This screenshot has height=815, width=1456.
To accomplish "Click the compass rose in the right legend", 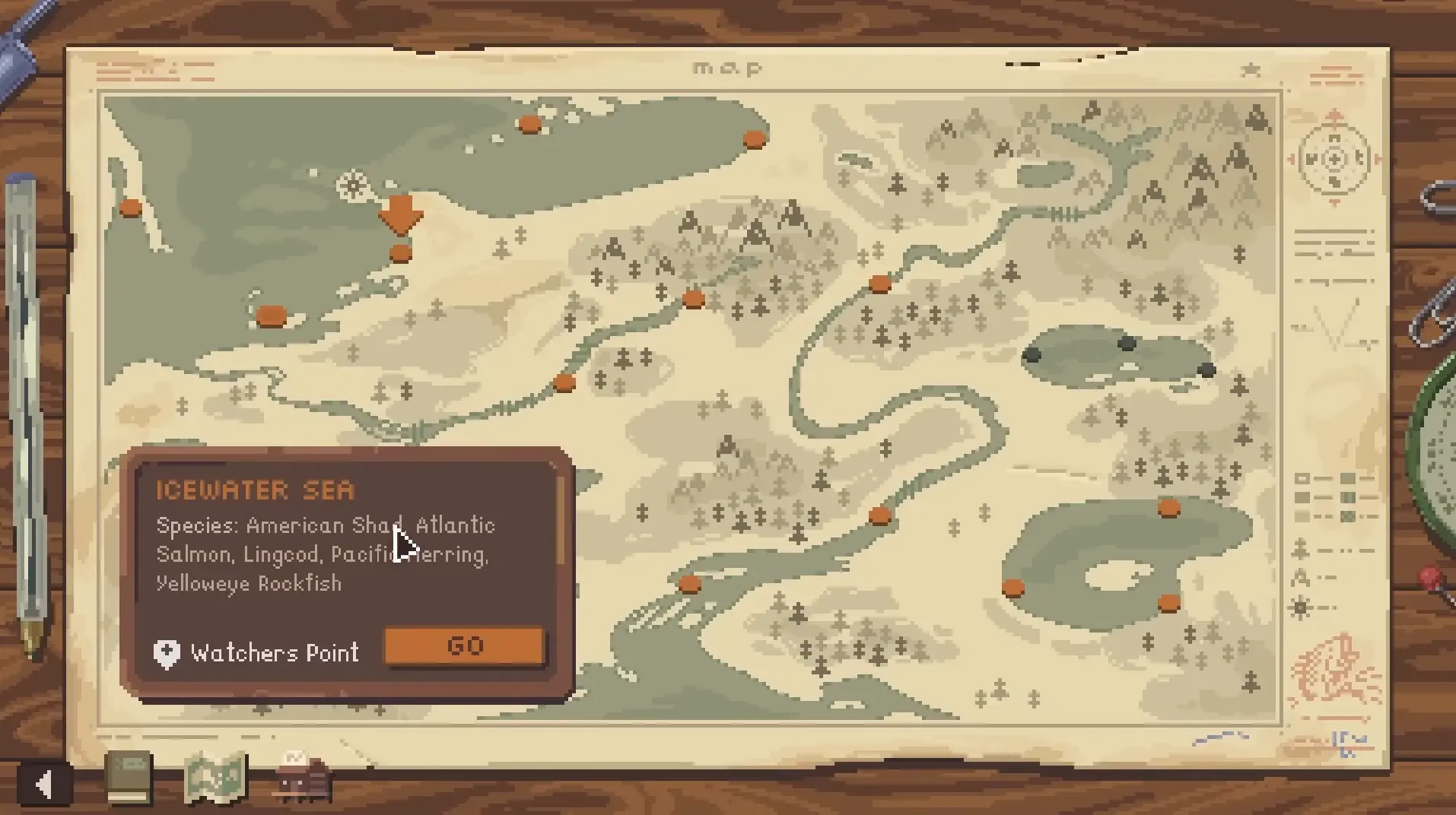I will (1334, 160).
